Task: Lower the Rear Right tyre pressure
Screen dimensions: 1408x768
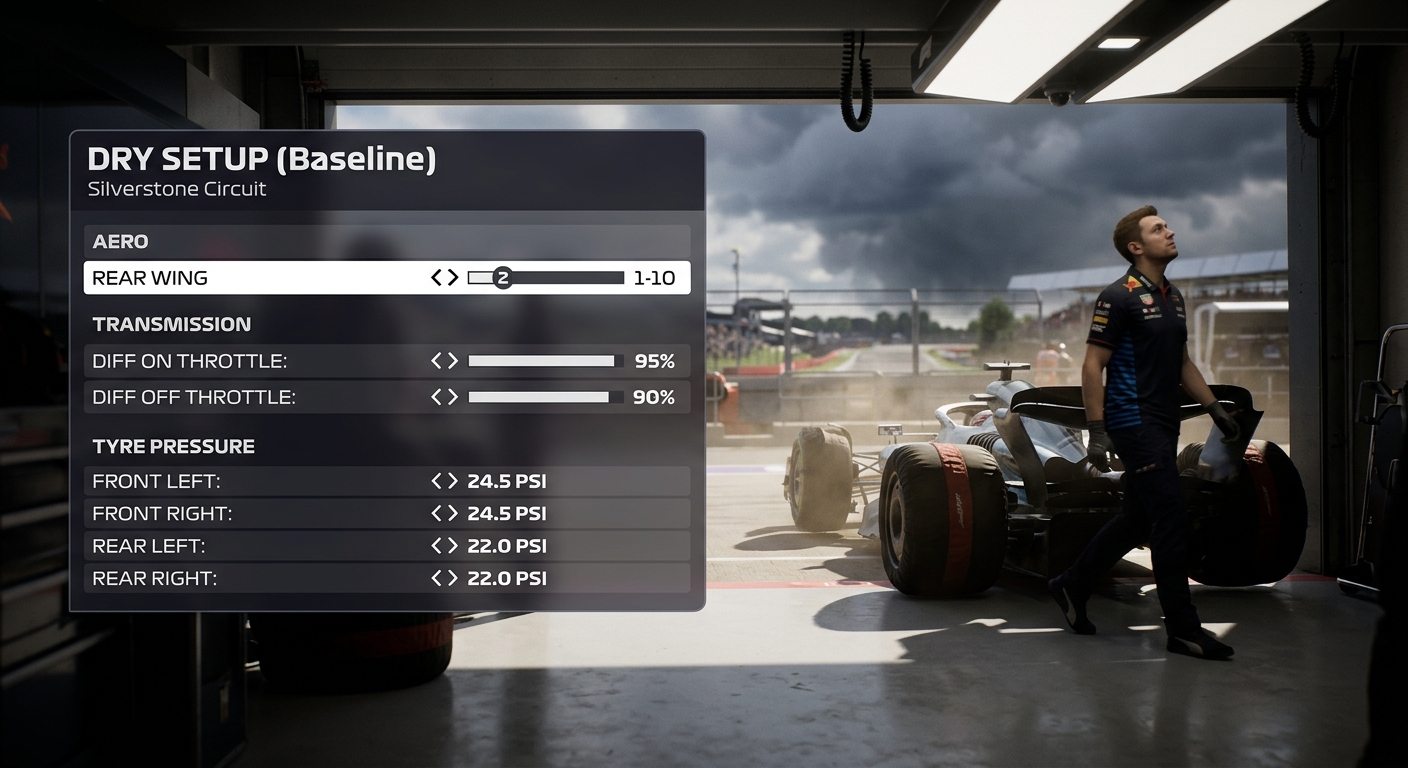Action: [437, 578]
